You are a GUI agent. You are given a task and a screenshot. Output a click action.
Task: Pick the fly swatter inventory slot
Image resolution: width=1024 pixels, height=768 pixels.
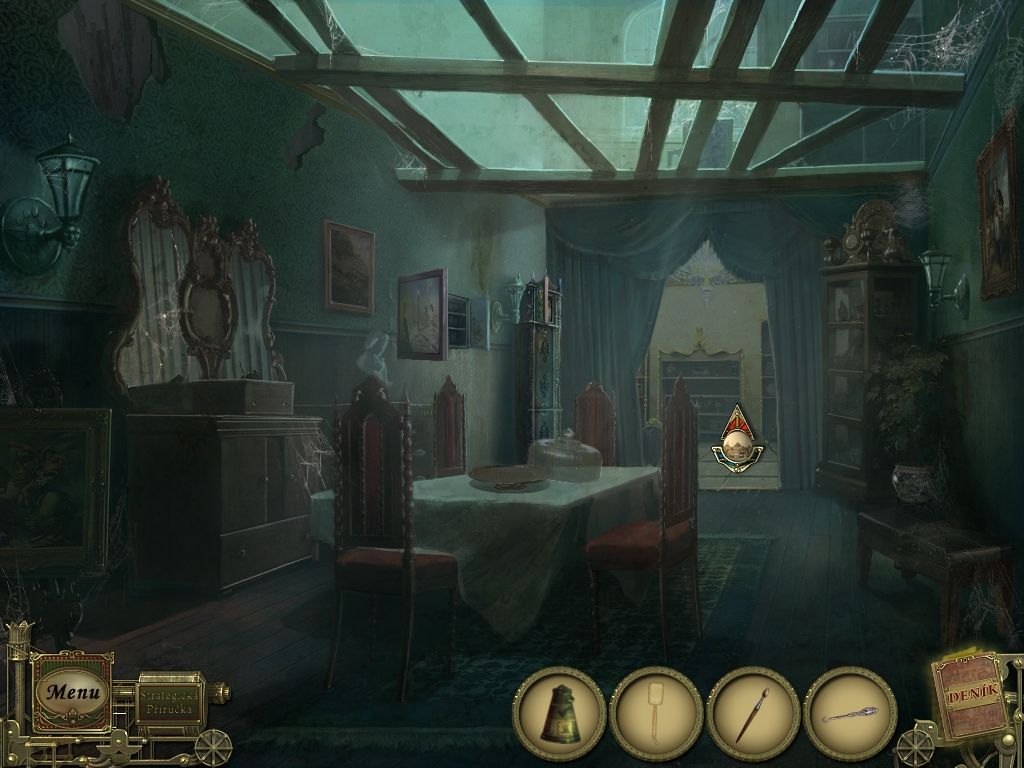tap(656, 714)
